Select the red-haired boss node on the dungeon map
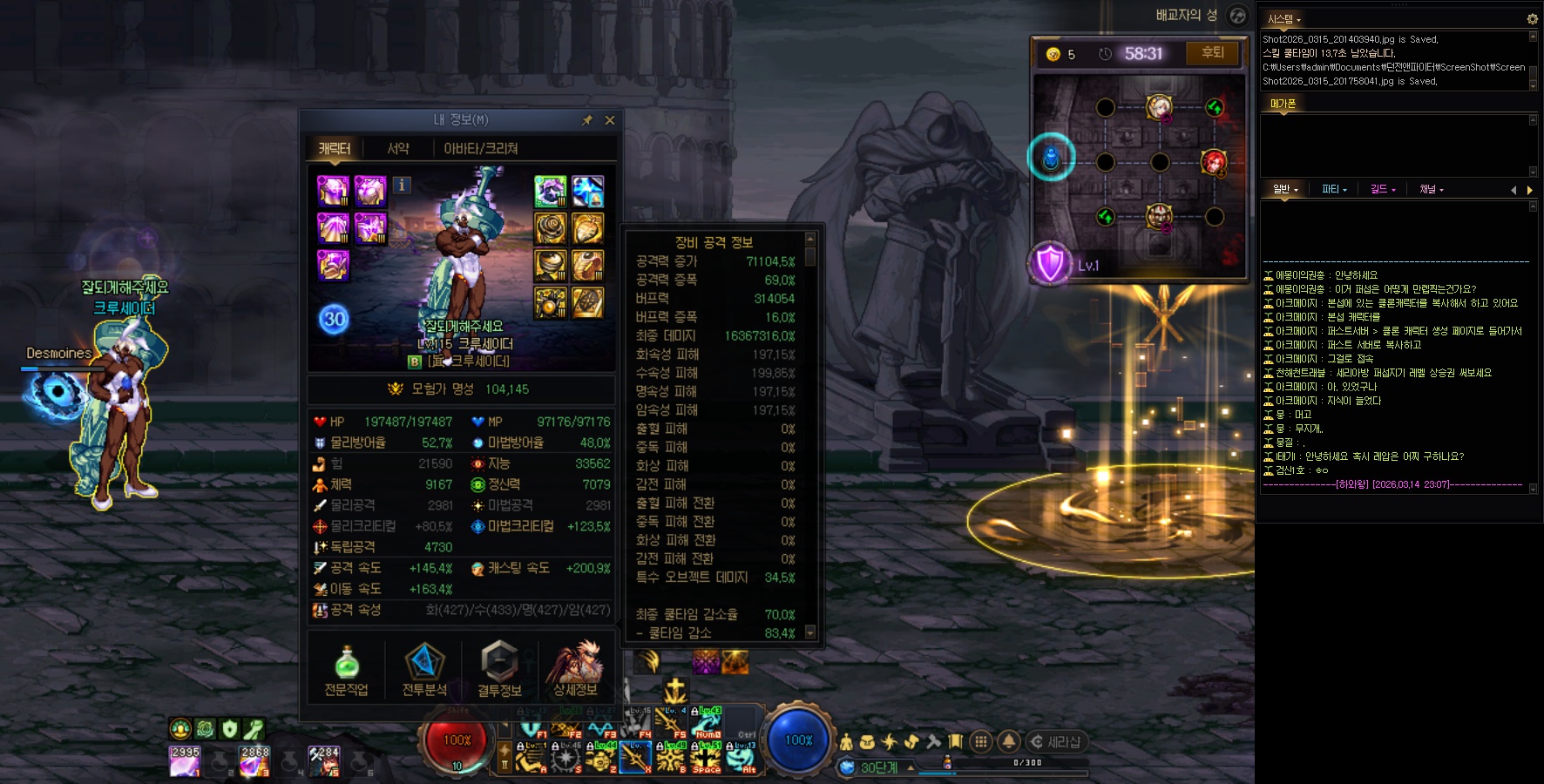Viewport: 1544px width, 784px height. coord(1213,162)
